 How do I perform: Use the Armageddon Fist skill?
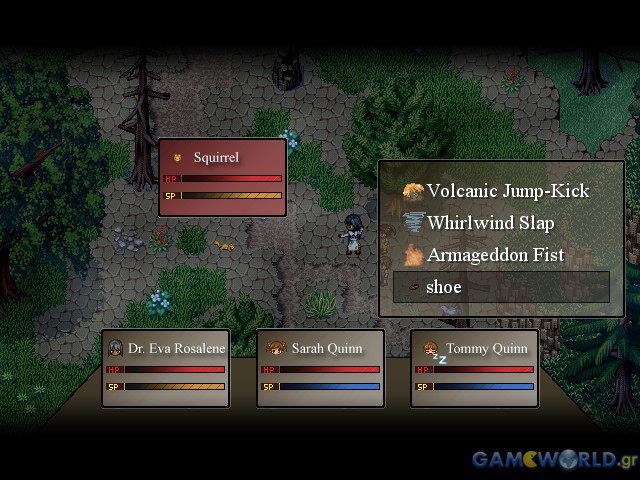point(495,255)
